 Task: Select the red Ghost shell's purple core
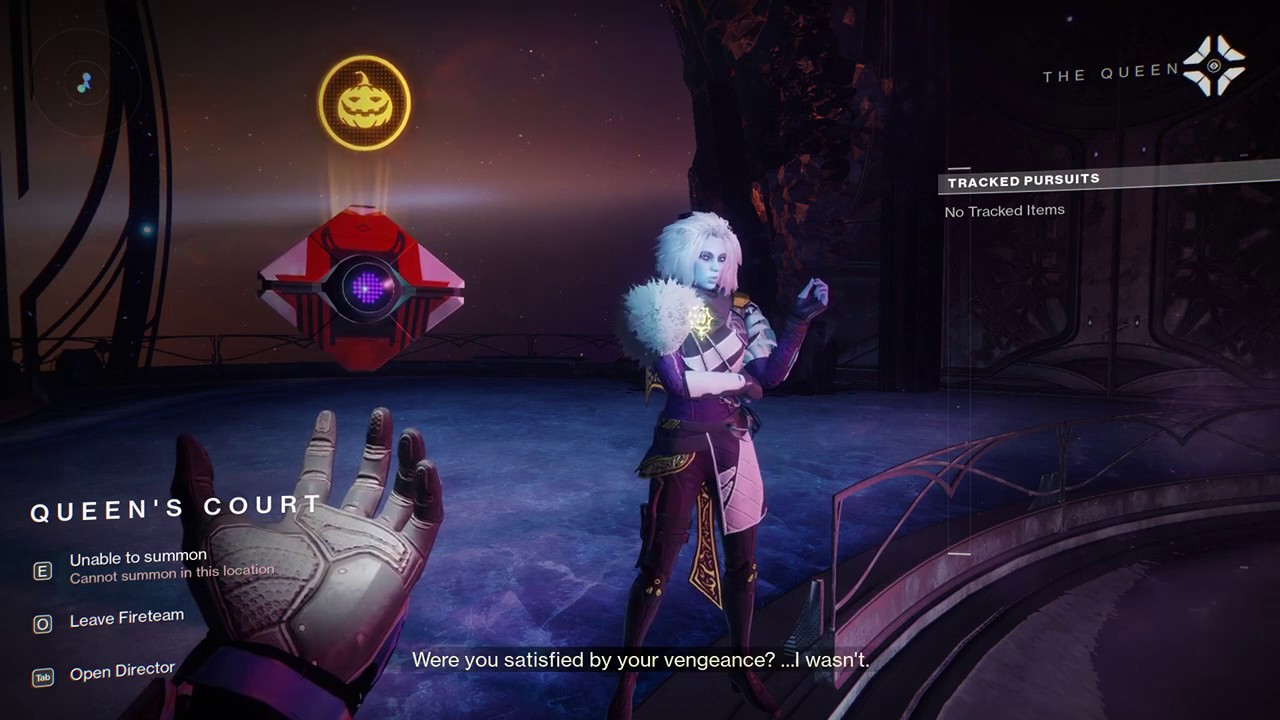pyautogui.click(x=366, y=290)
